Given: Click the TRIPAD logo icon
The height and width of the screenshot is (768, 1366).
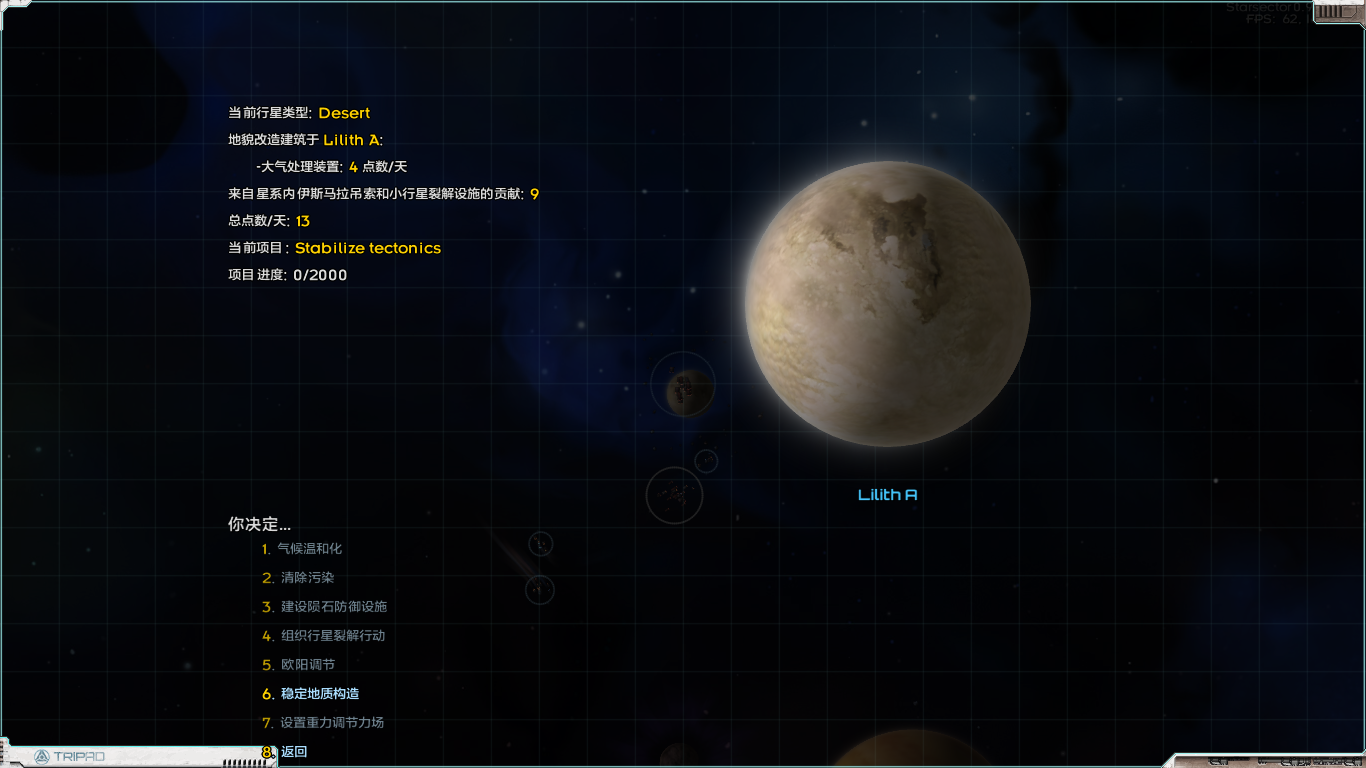Looking at the screenshot, I should point(42,757).
